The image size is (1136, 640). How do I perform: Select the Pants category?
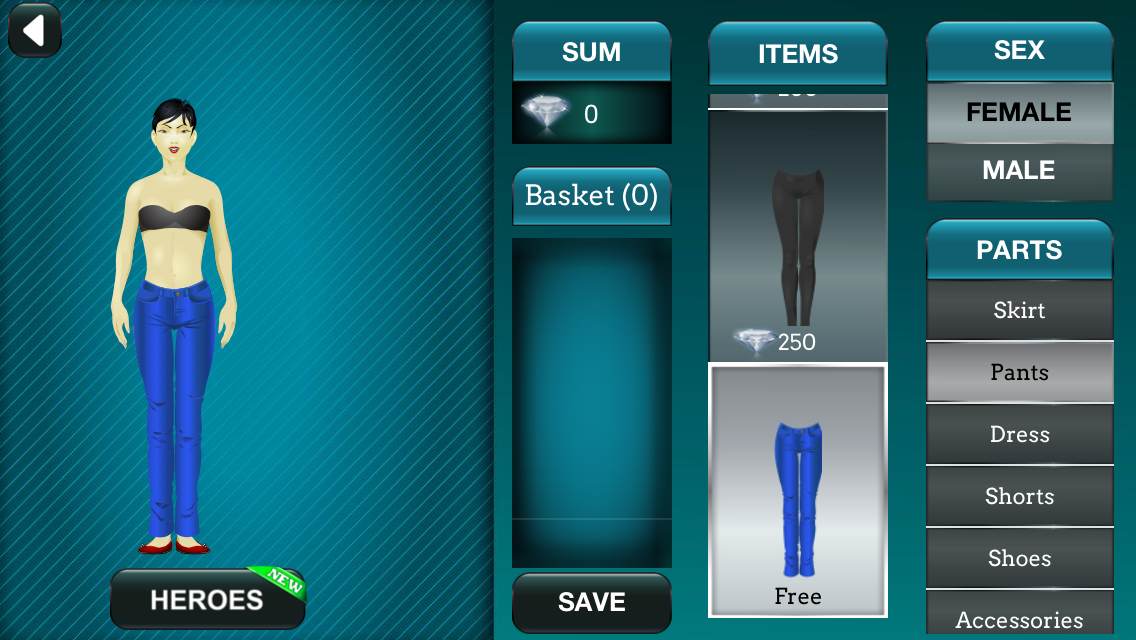[x=1019, y=372]
